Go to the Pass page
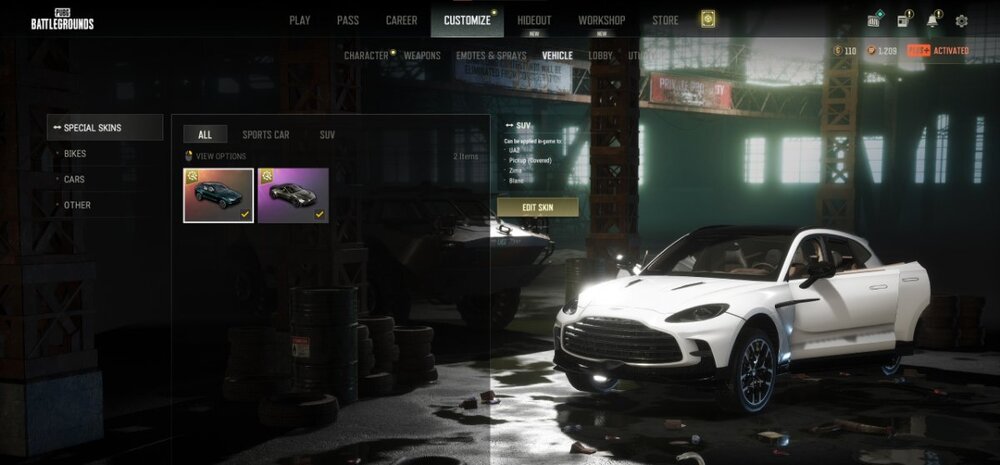This screenshot has width=1000, height=465. click(347, 20)
